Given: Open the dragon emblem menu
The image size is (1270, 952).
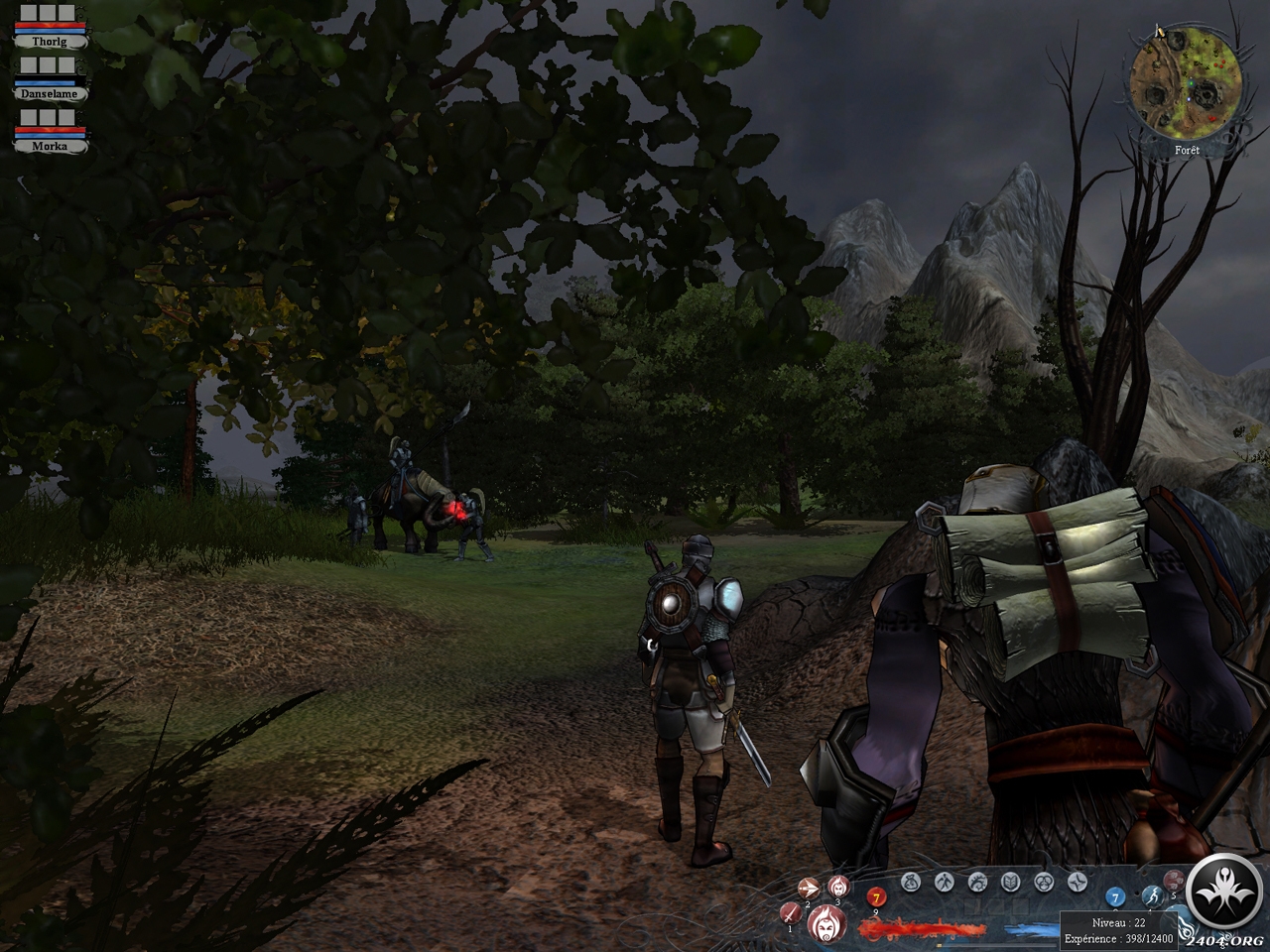Looking at the screenshot, I should pos(977,881).
